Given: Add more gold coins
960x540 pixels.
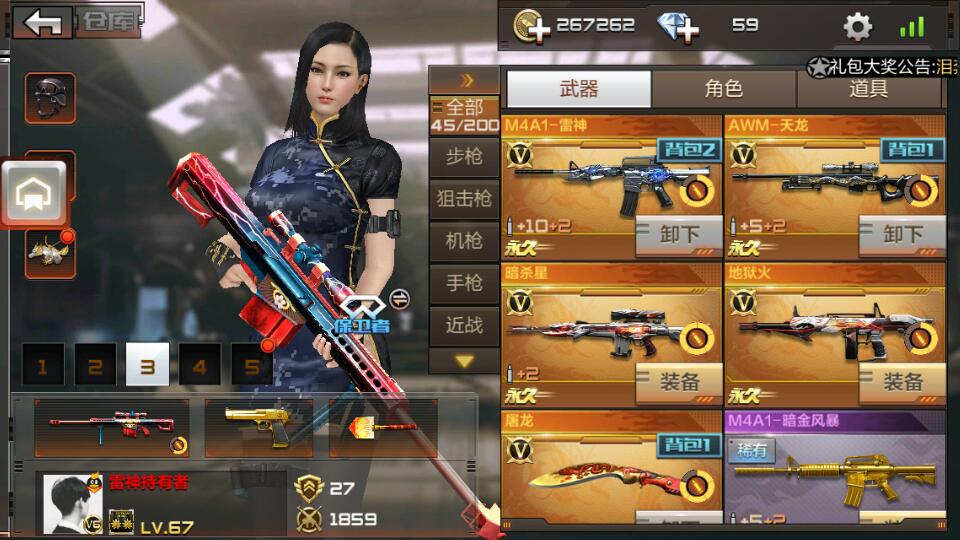Looking at the screenshot, I should (532, 26).
